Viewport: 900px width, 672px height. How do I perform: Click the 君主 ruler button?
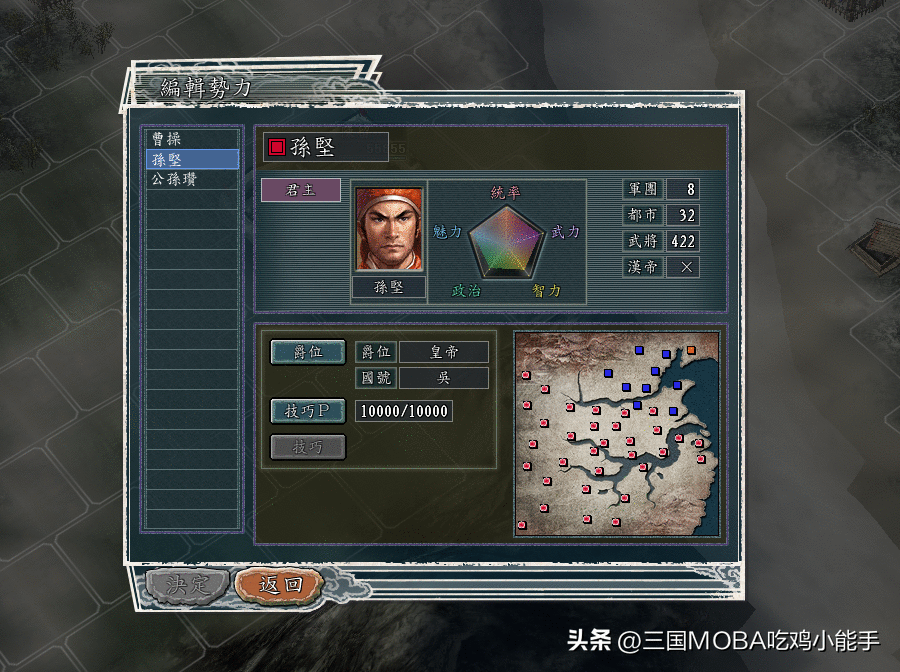[x=301, y=190]
